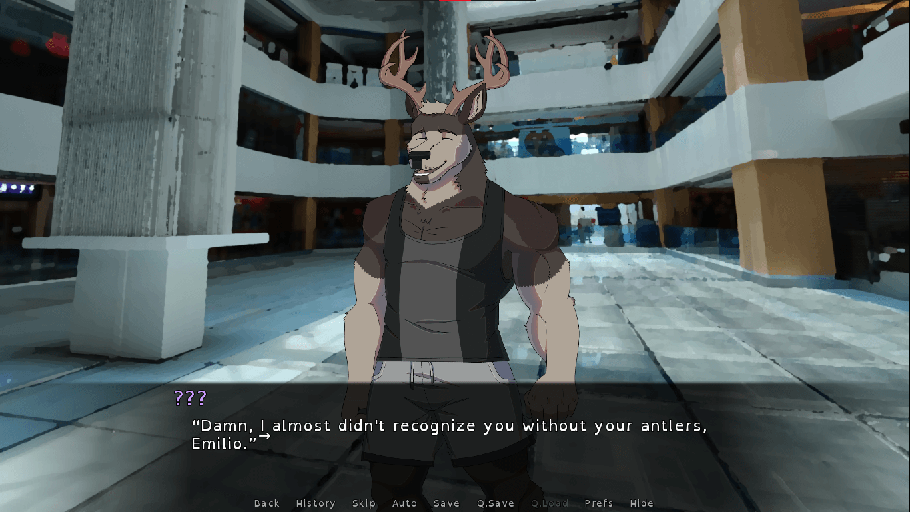910x512 pixels.
Task: Open the Save menu
Action: (x=446, y=503)
